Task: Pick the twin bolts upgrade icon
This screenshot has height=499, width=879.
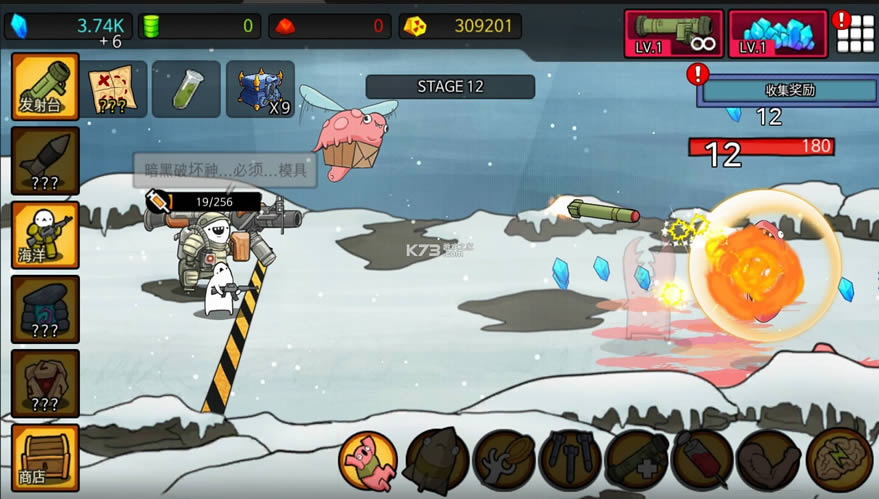Action: click(570, 461)
